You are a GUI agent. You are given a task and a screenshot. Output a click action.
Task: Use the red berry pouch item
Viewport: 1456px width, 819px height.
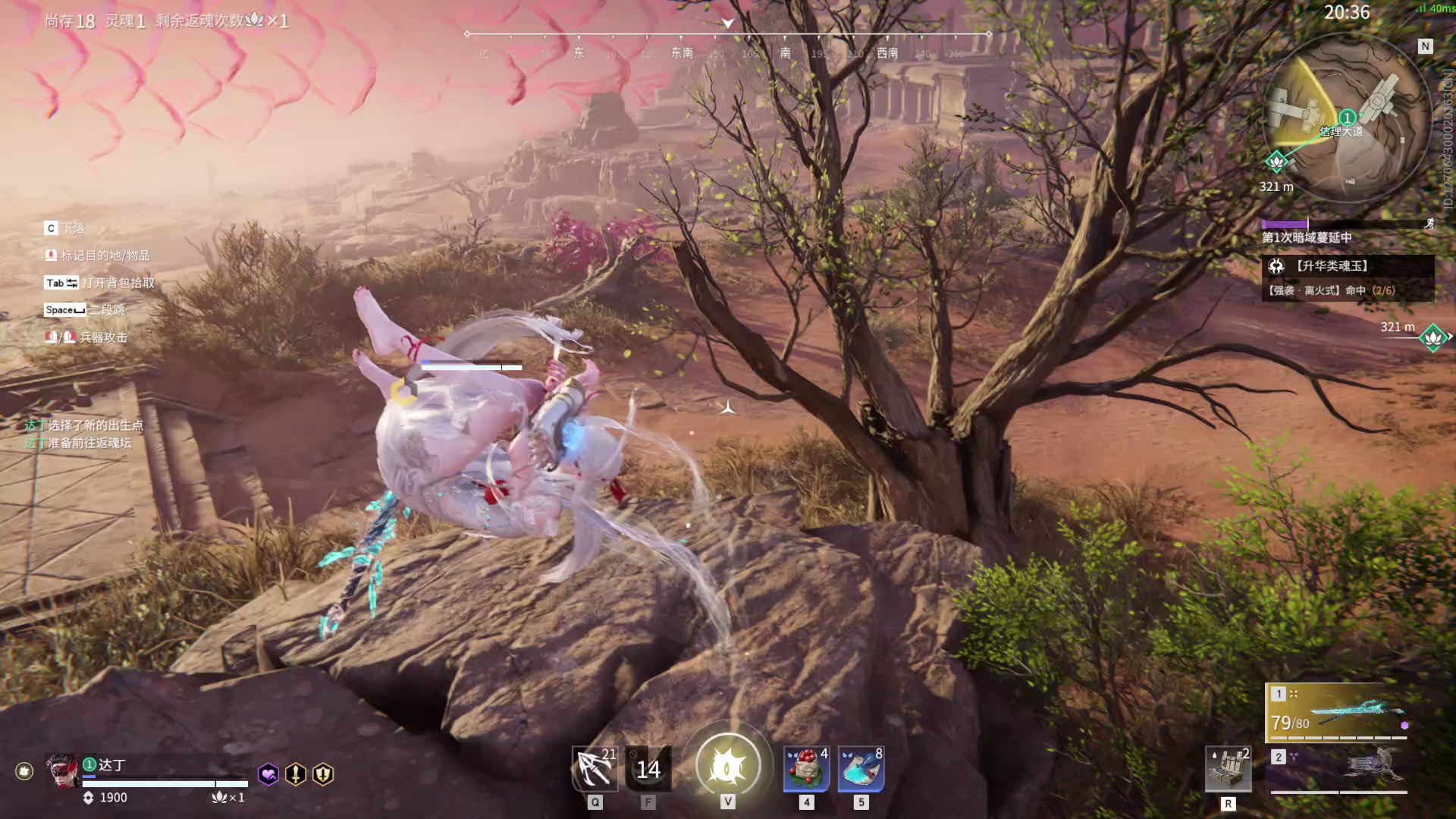pos(806,769)
